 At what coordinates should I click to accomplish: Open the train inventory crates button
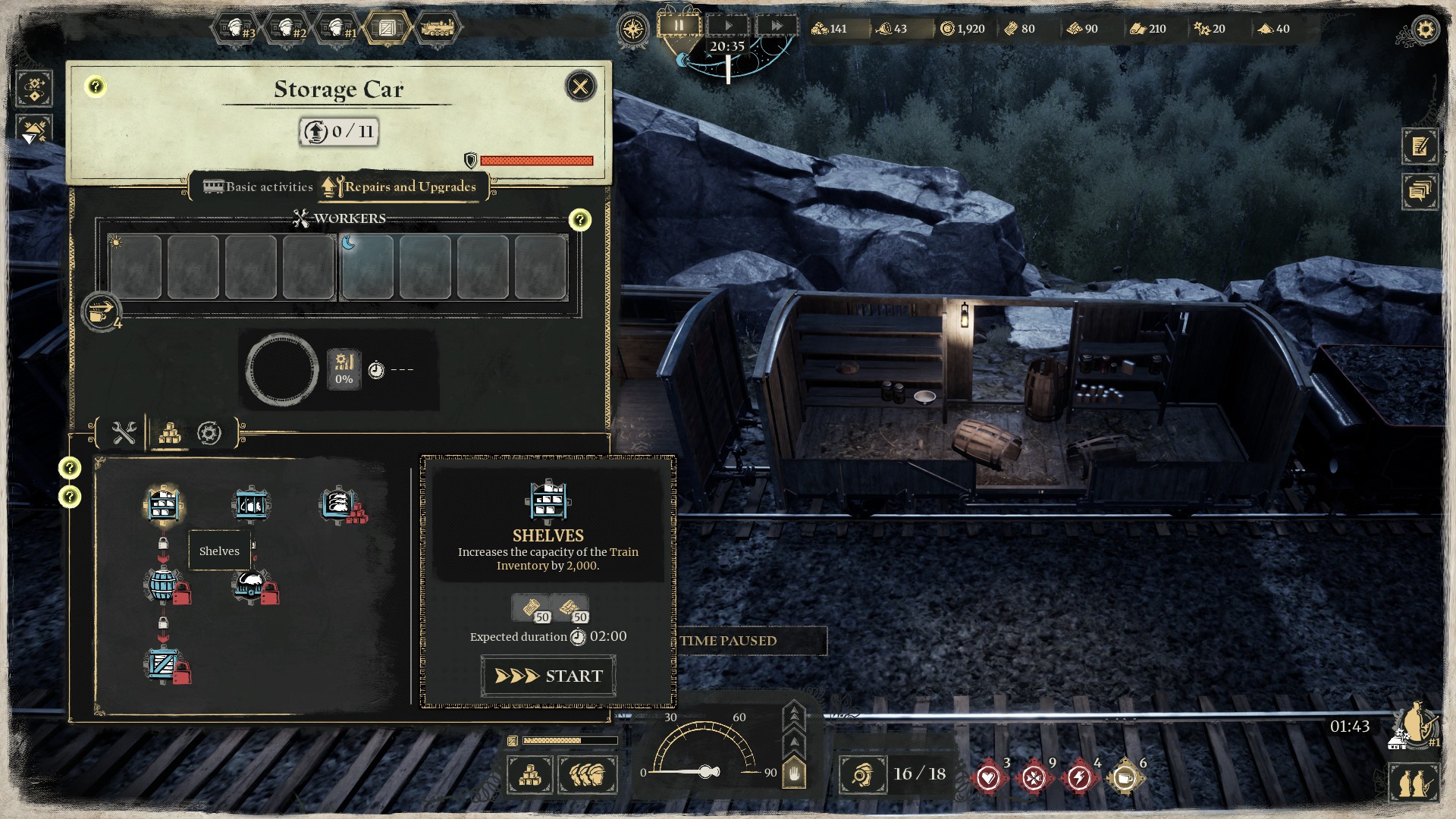pyautogui.click(x=530, y=775)
